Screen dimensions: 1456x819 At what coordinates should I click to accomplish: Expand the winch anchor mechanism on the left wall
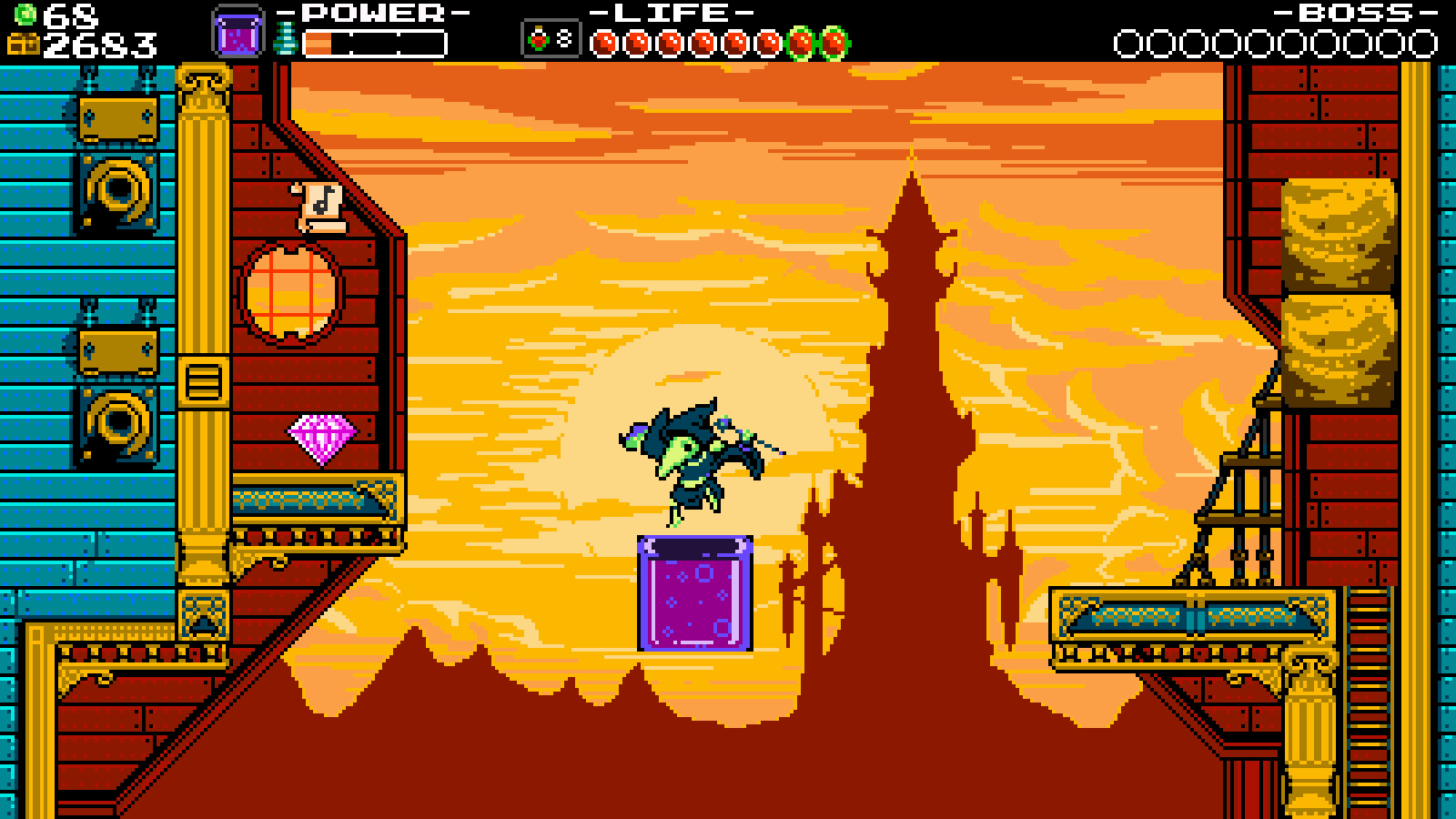[116, 191]
